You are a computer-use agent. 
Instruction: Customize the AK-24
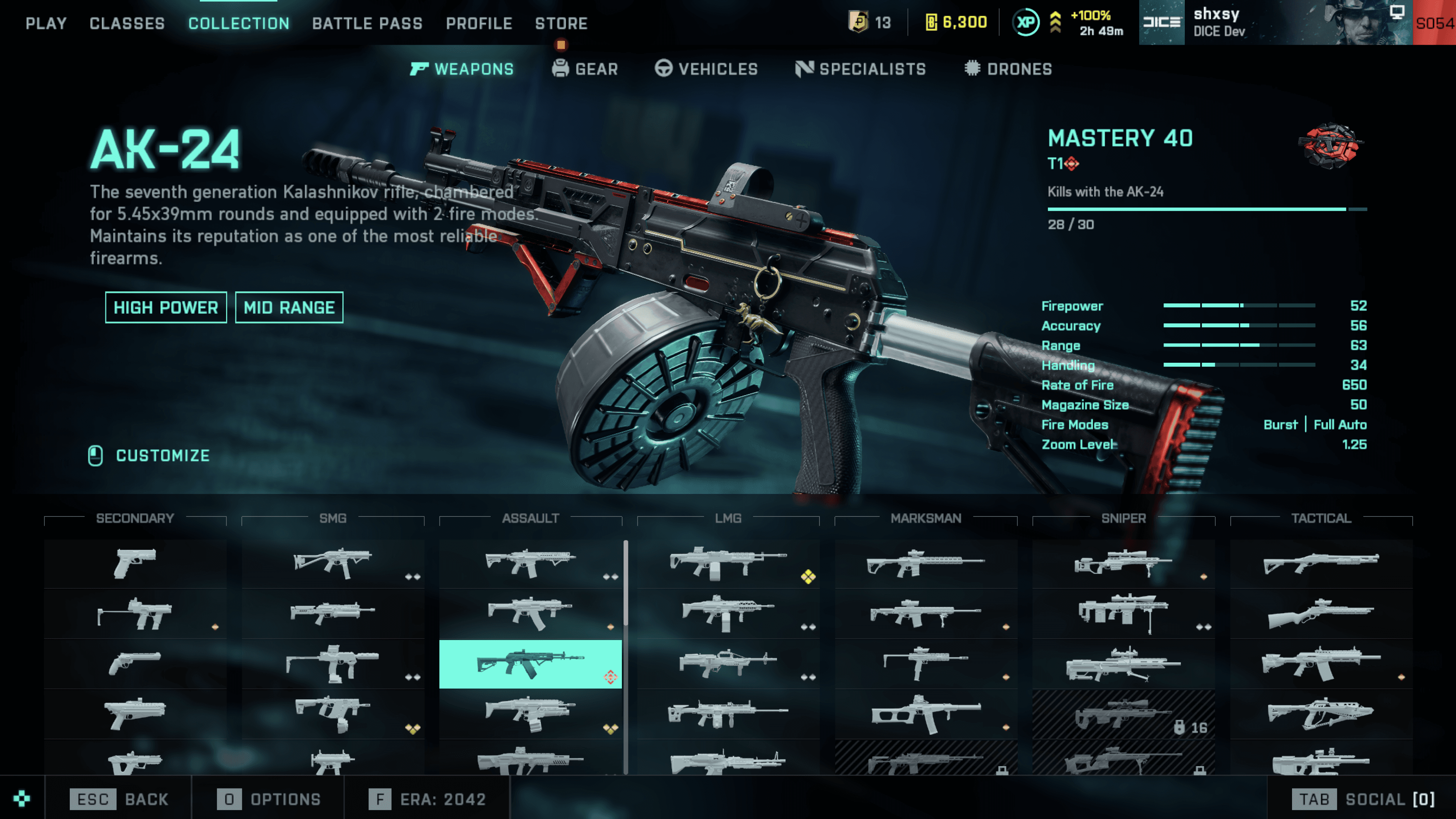tap(150, 455)
